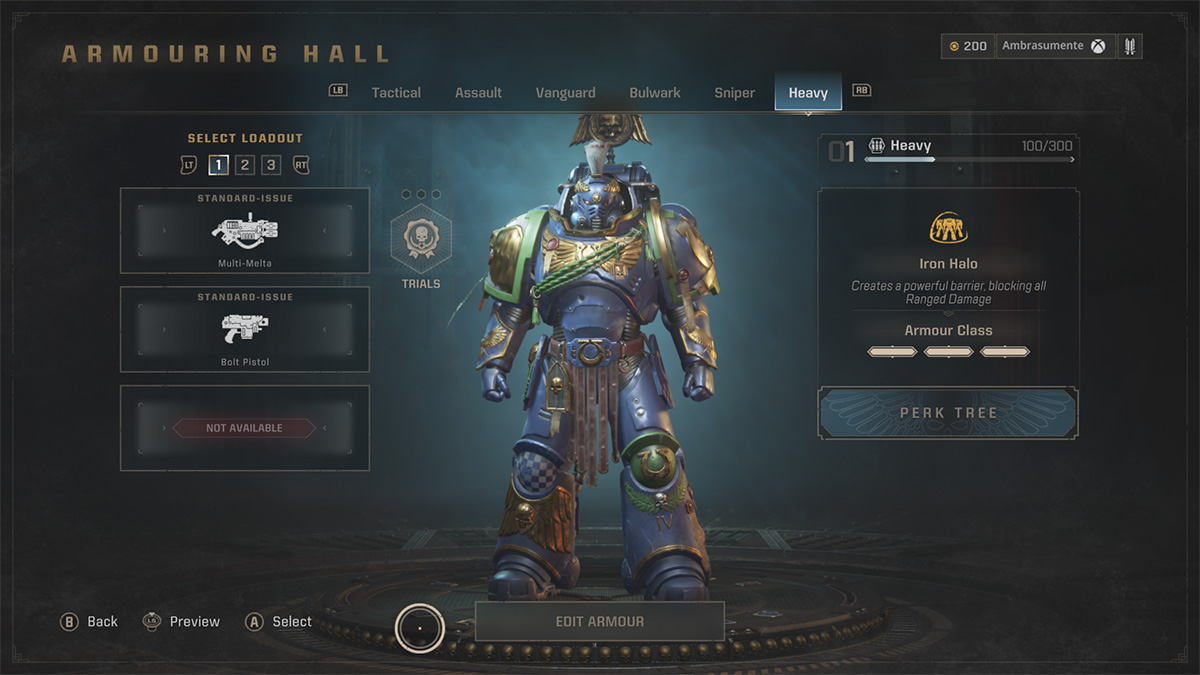This screenshot has width=1200, height=675.
Task: Open the Trials badge
Action: pos(421,245)
